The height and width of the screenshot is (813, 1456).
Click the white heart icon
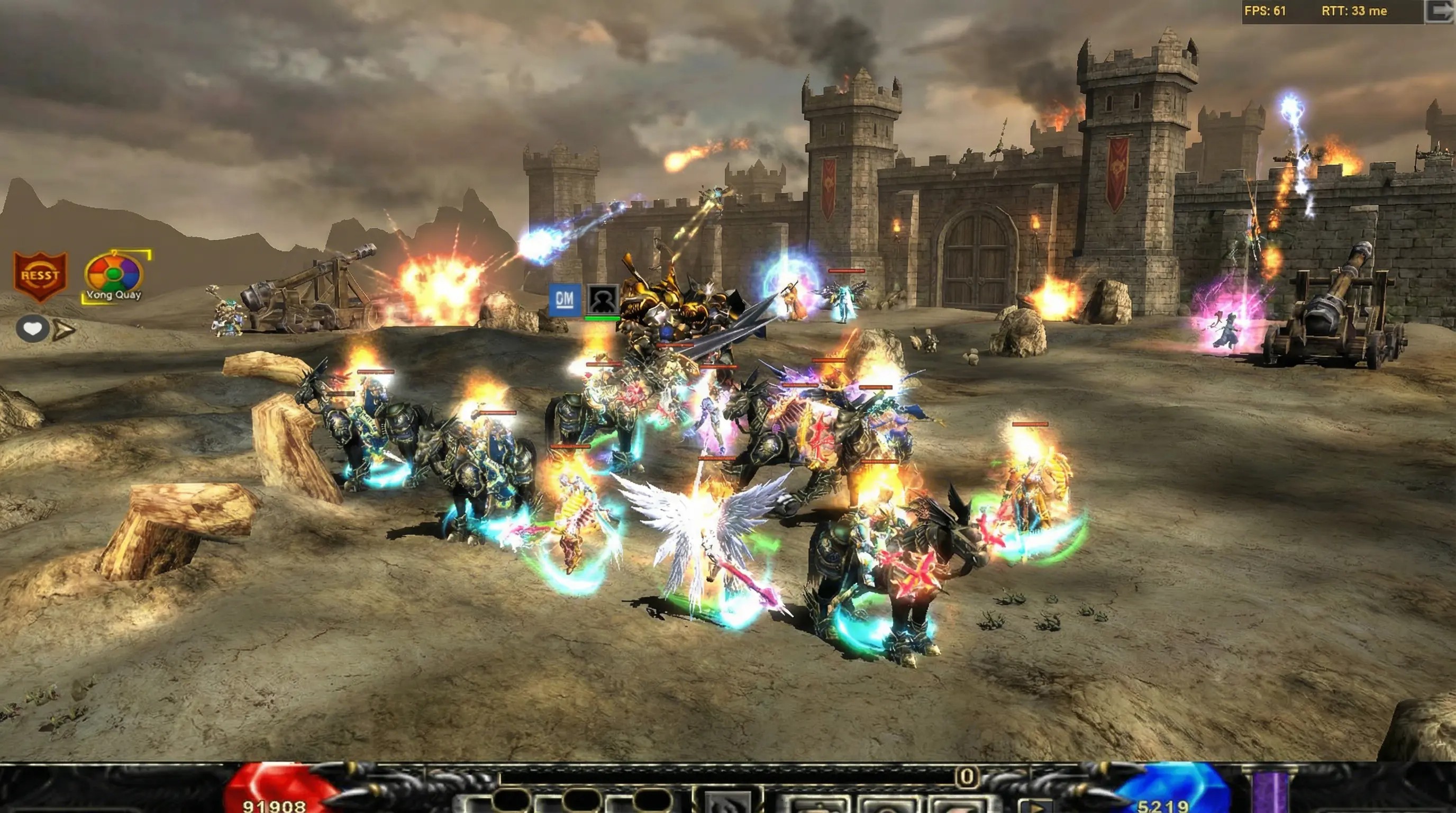pos(32,329)
